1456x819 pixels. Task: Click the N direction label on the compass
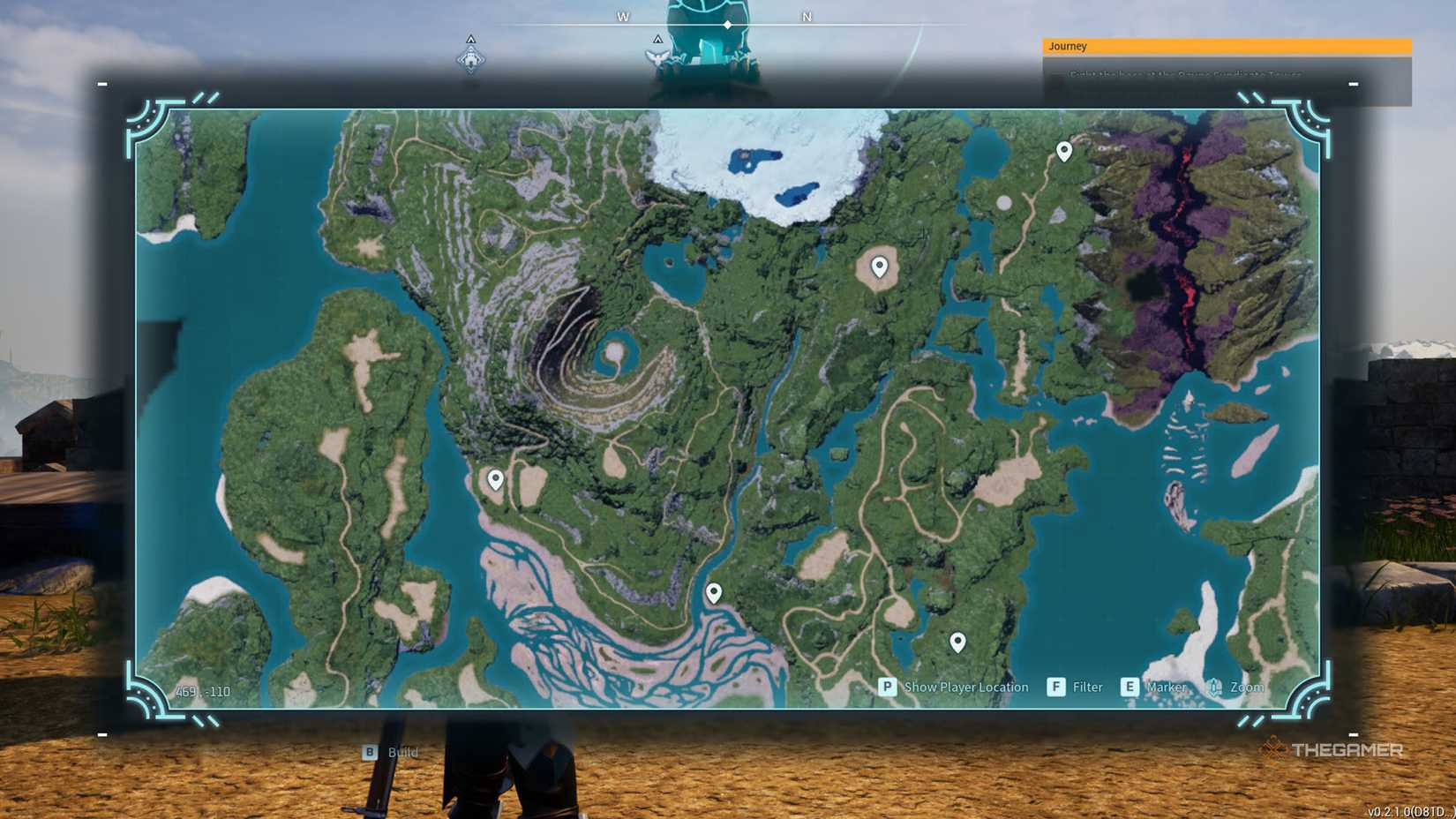[805, 16]
